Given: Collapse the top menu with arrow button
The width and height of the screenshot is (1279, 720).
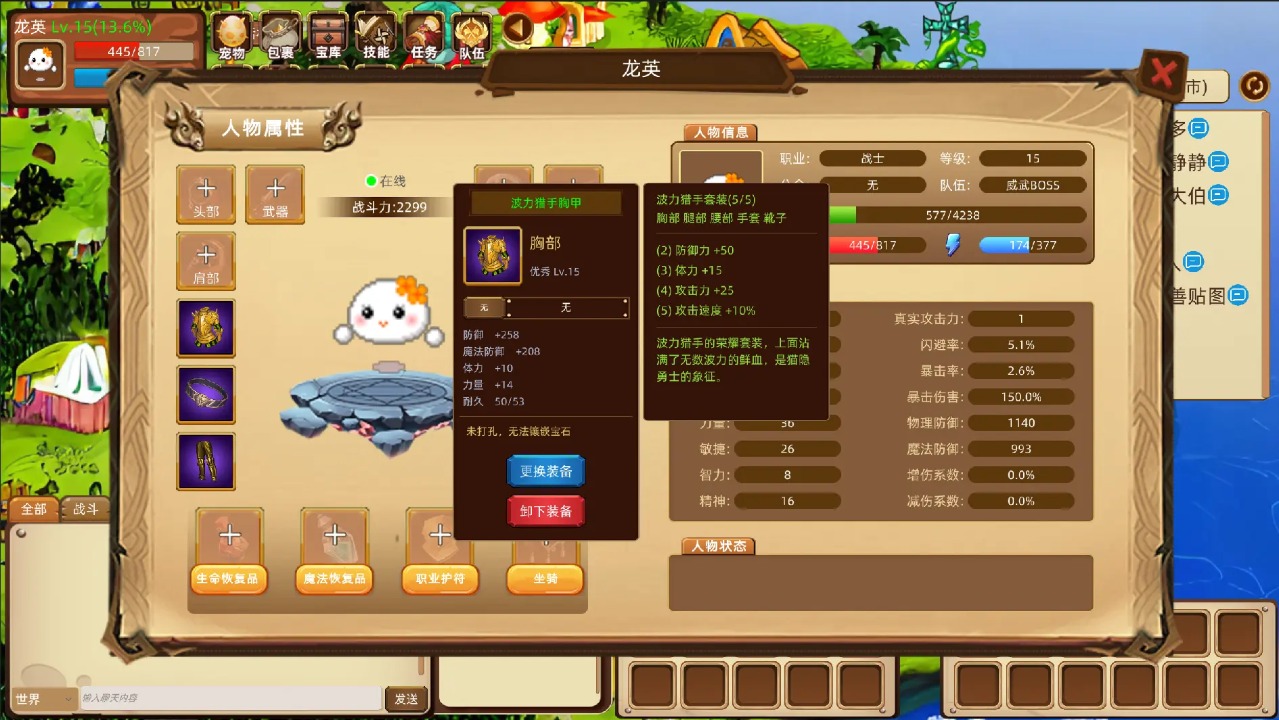Looking at the screenshot, I should 518,28.
